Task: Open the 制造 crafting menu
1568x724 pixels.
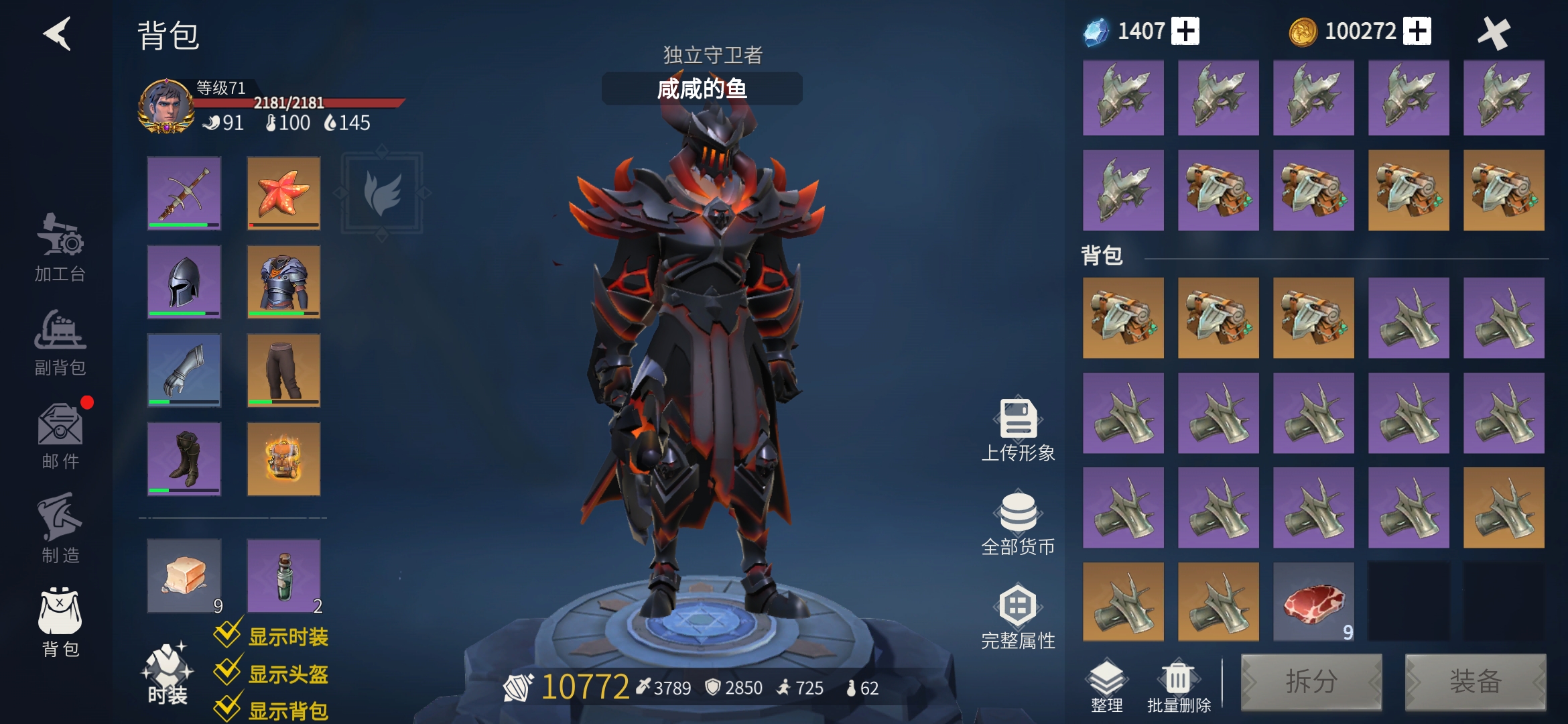Action: 60,530
